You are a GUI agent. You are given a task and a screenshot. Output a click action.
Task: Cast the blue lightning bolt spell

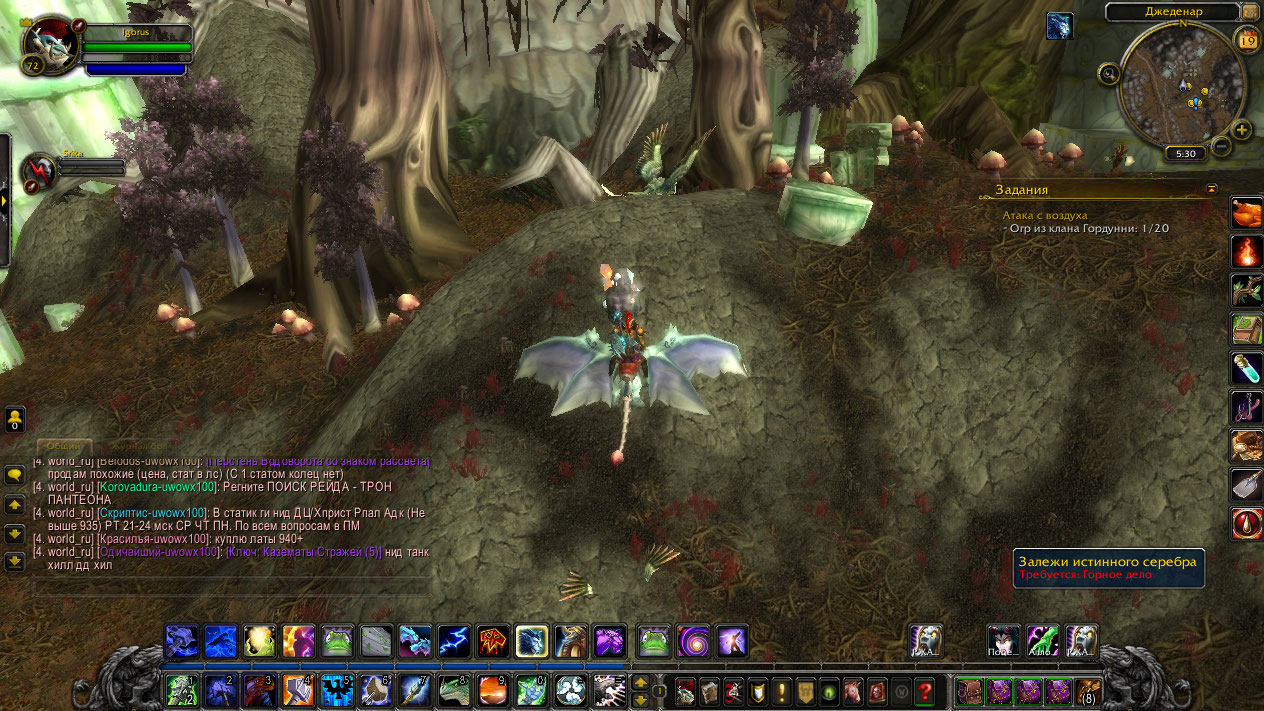coord(454,640)
